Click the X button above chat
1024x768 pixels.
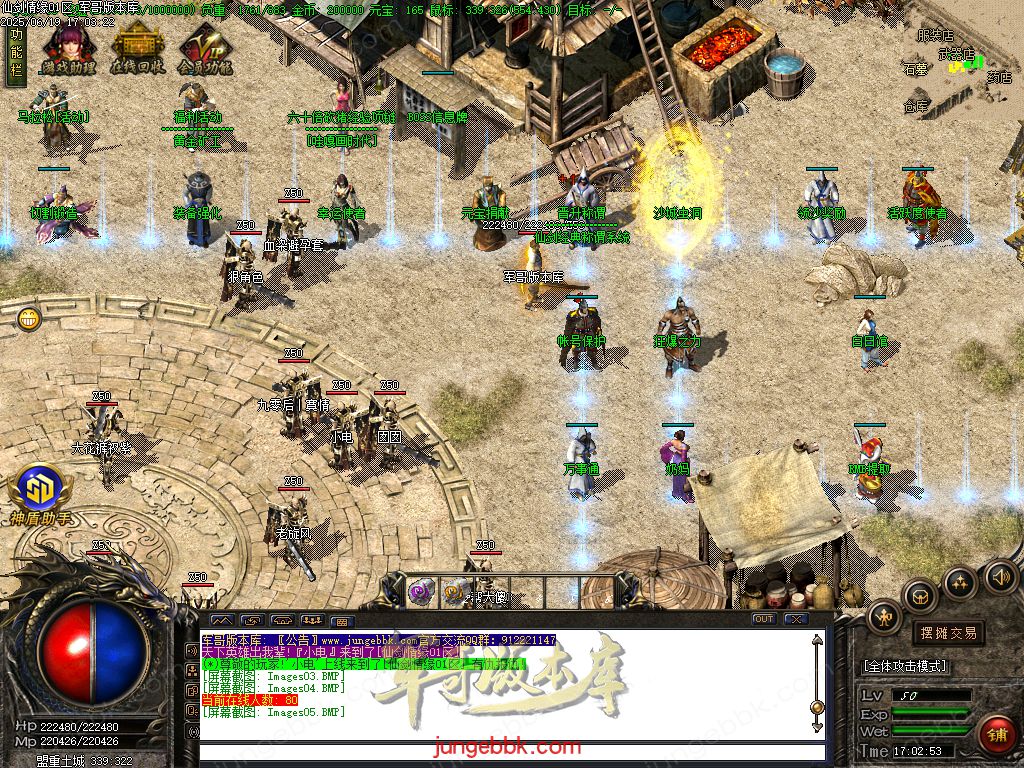[x=795, y=619]
